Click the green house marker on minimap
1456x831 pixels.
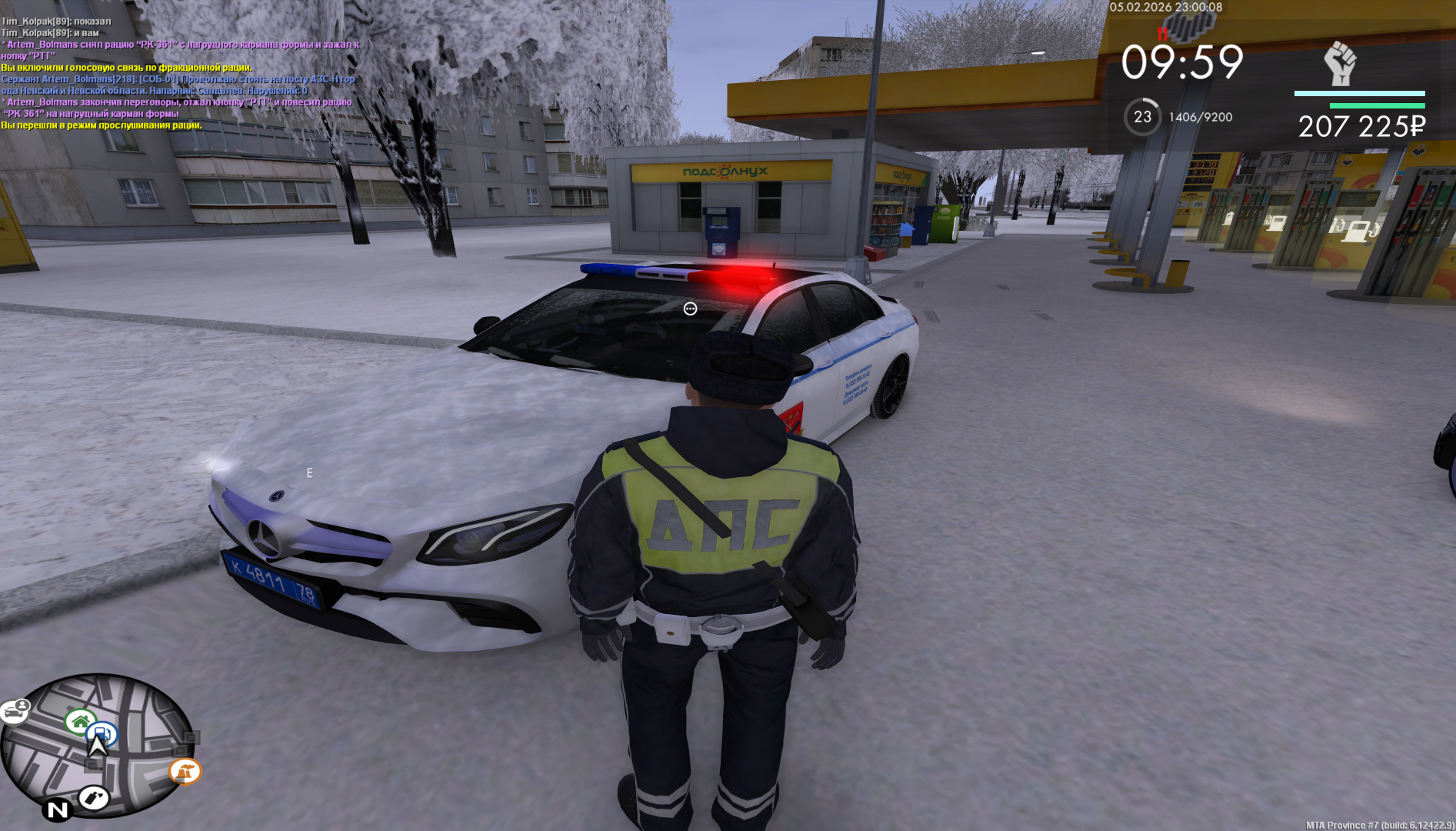pos(79,721)
